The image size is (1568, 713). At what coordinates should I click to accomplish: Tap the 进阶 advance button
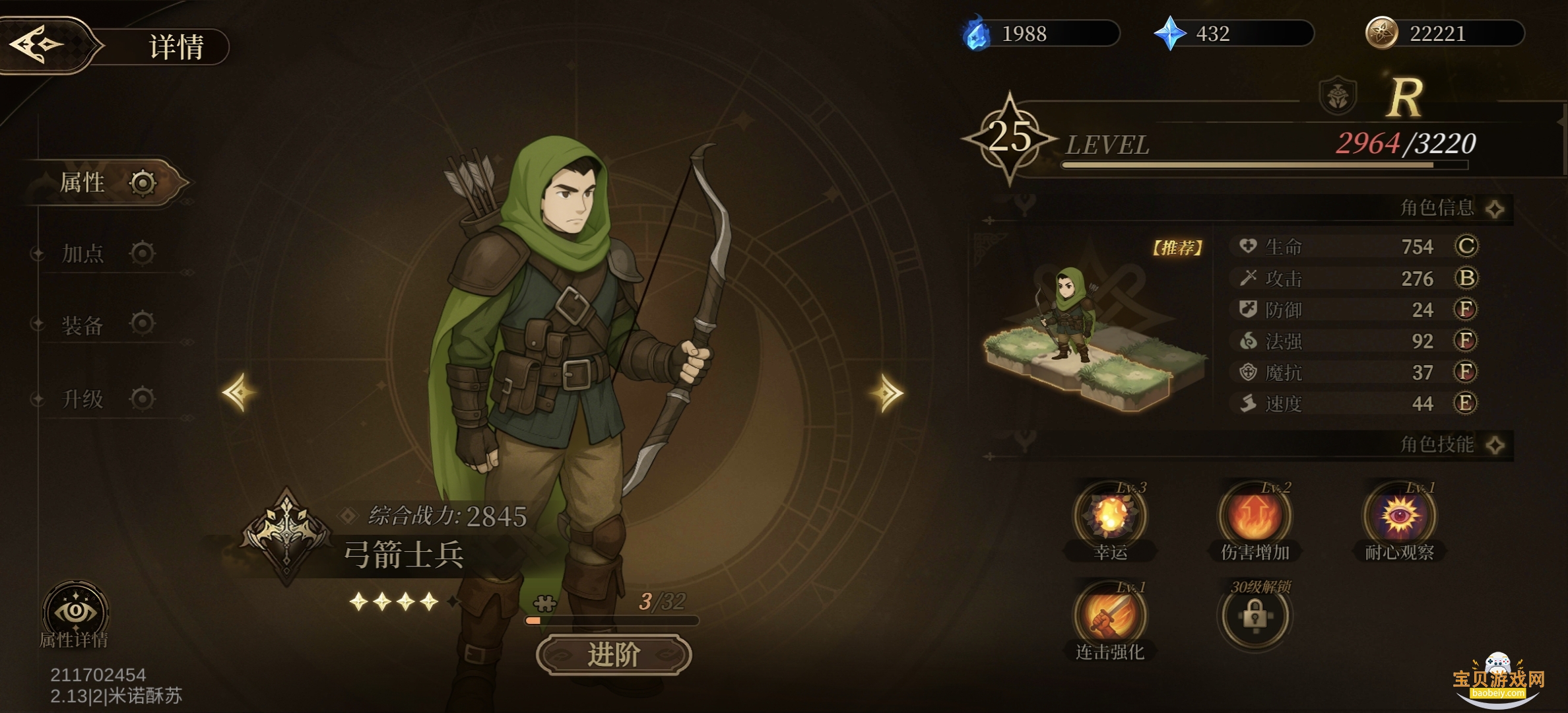[x=614, y=655]
